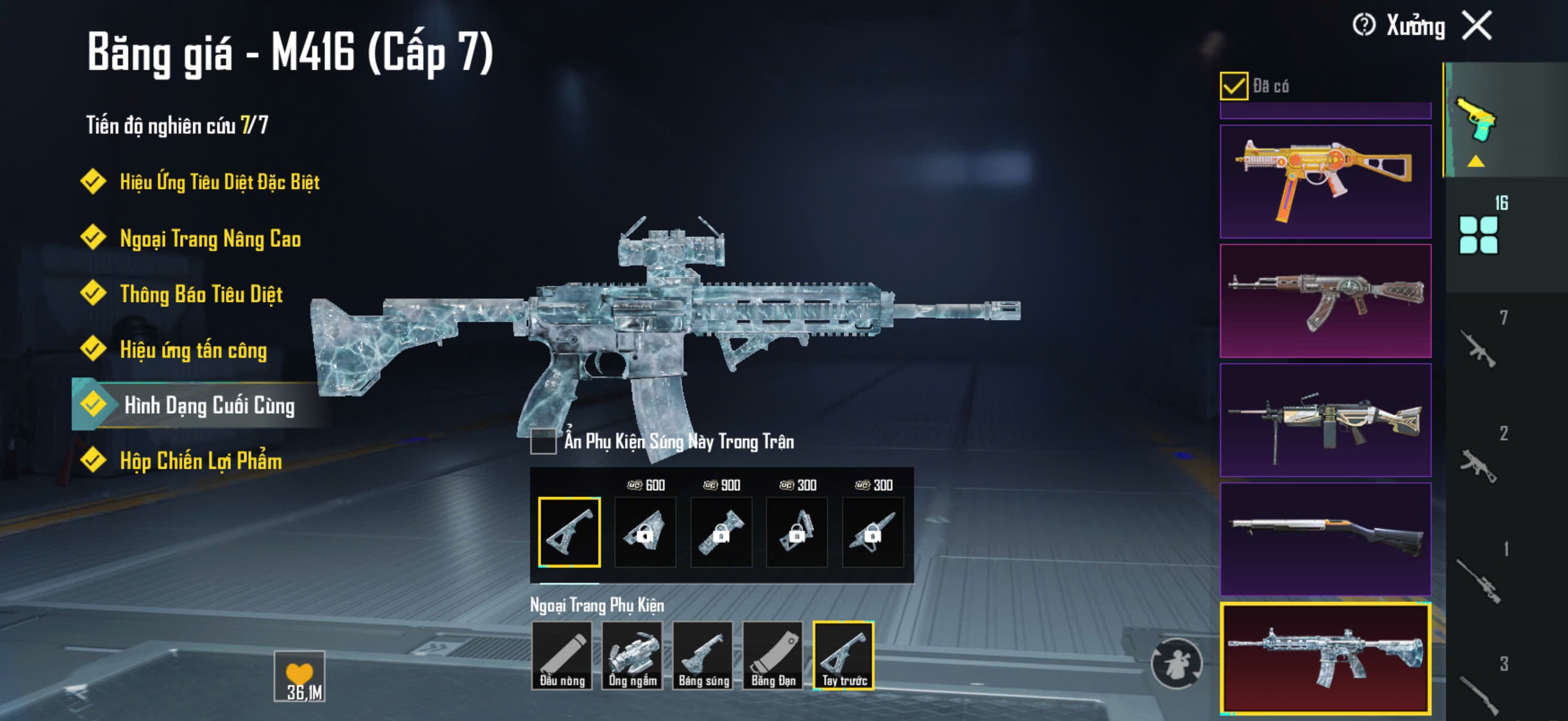Close the workshop screen with the X
Screen dimensions: 1568x721
click(x=1477, y=26)
